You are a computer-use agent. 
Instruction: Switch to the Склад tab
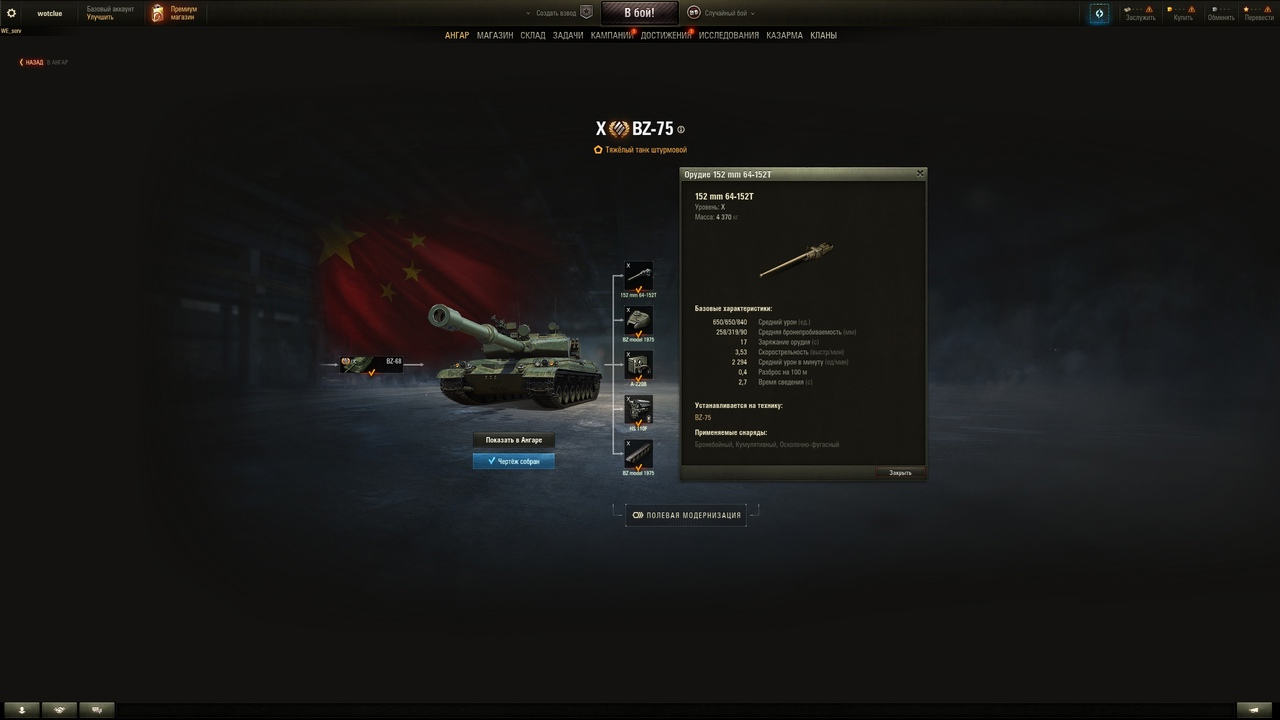pyautogui.click(x=533, y=35)
